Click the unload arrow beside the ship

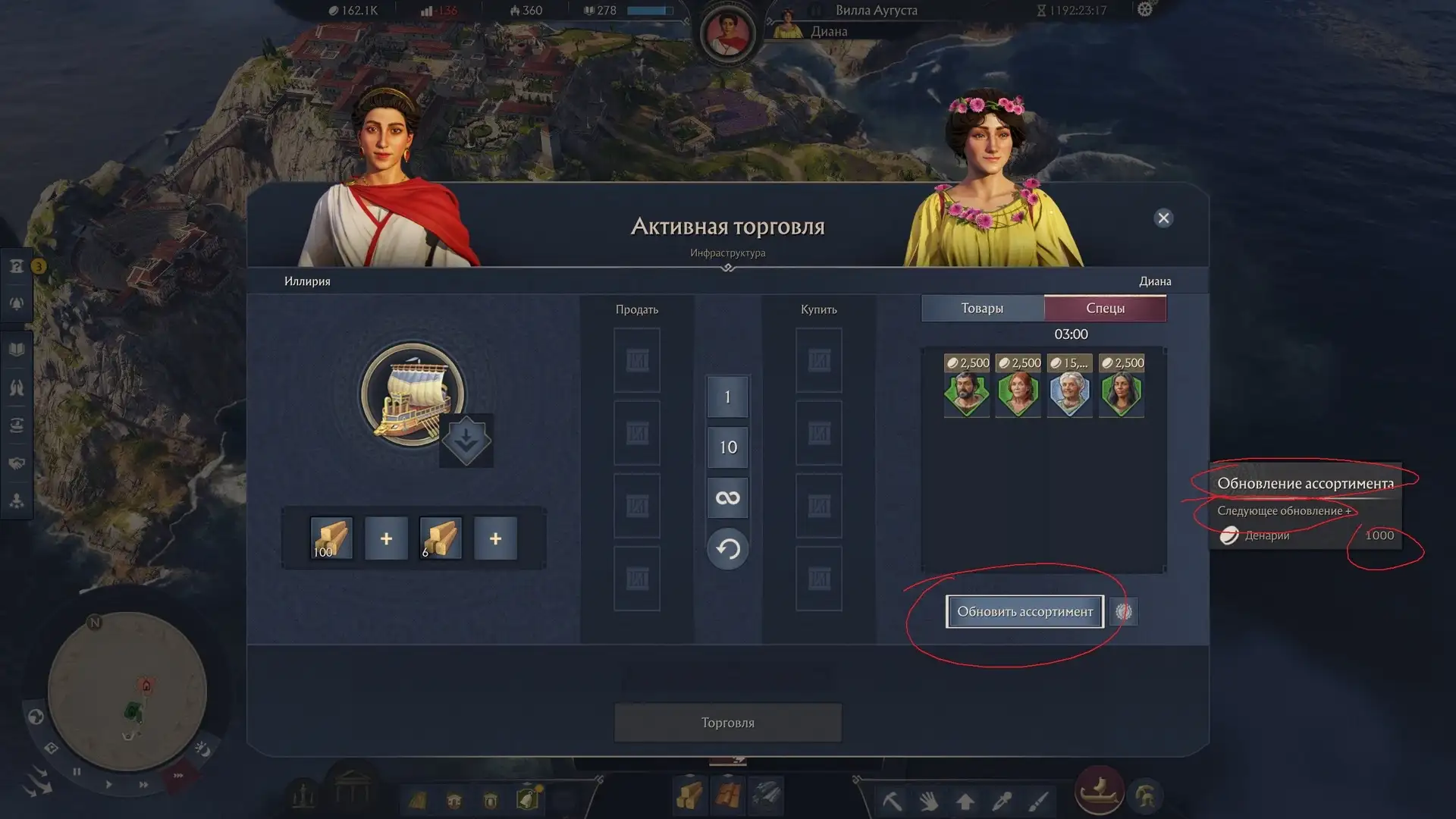click(466, 441)
